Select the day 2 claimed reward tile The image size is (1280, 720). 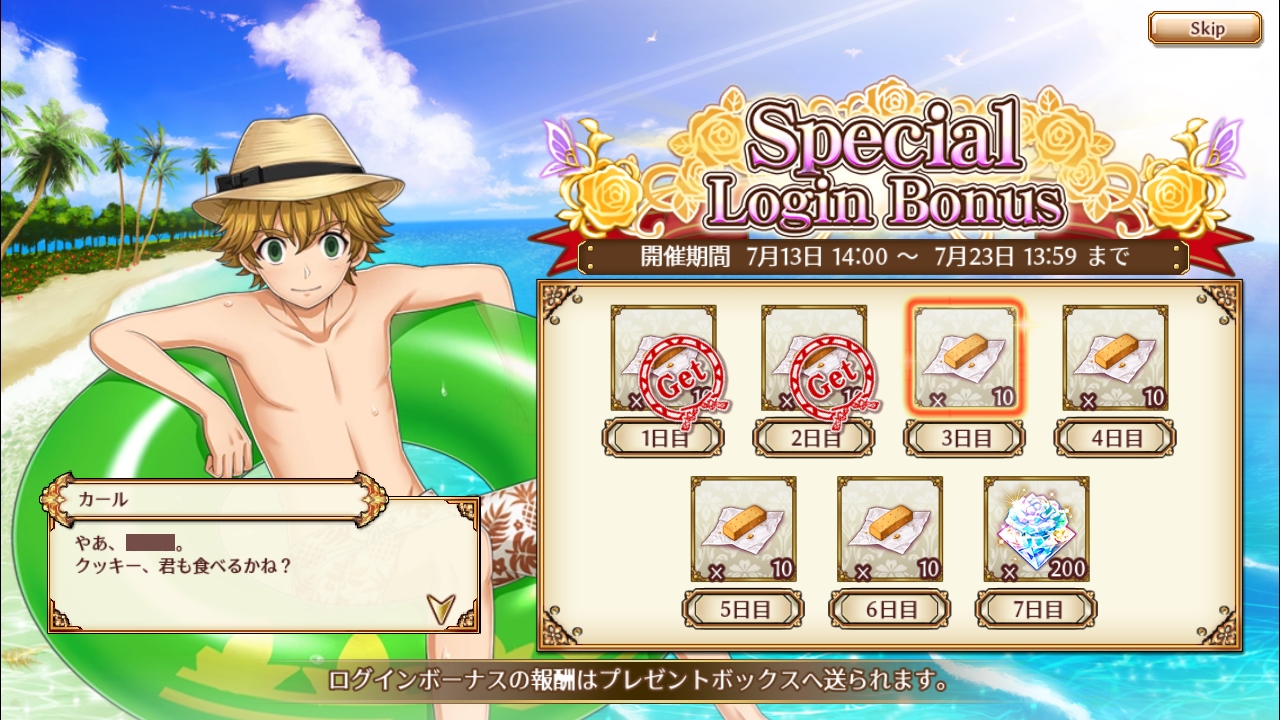(x=814, y=359)
